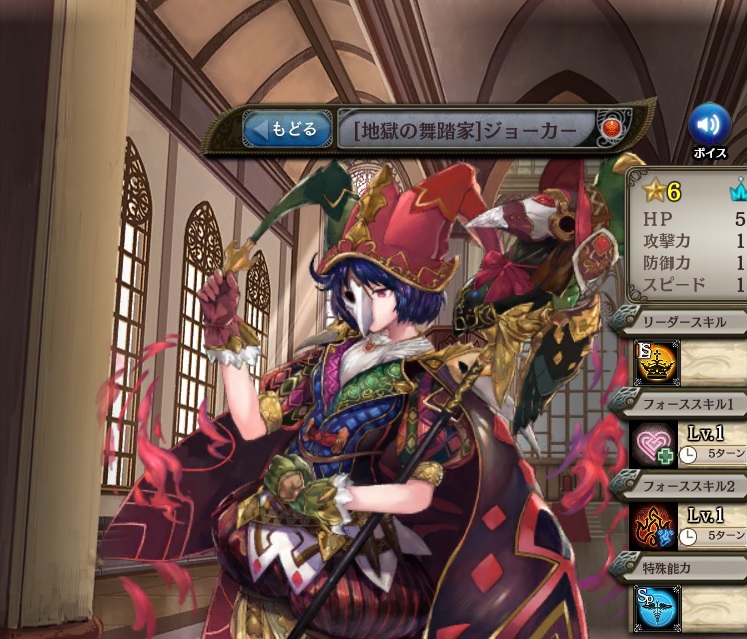View Force Skill 2 flame icon
Image resolution: width=747 pixels, height=639 pixels.
pyautogui.click(x=655, y=526)
